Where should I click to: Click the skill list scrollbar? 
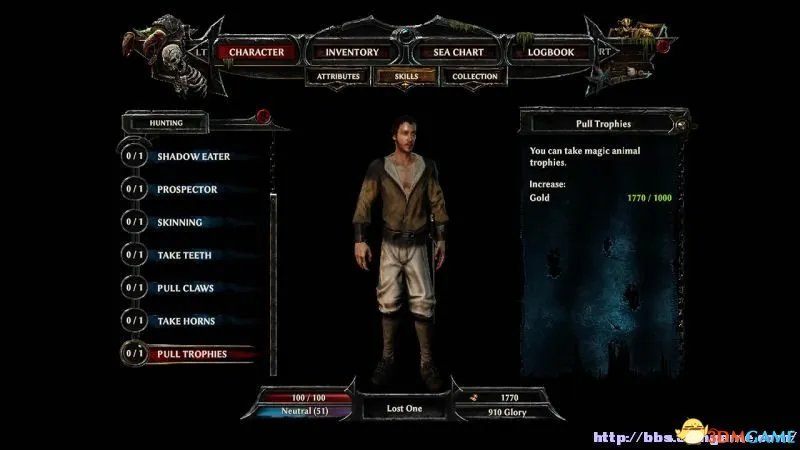click(x=273, y=250)
